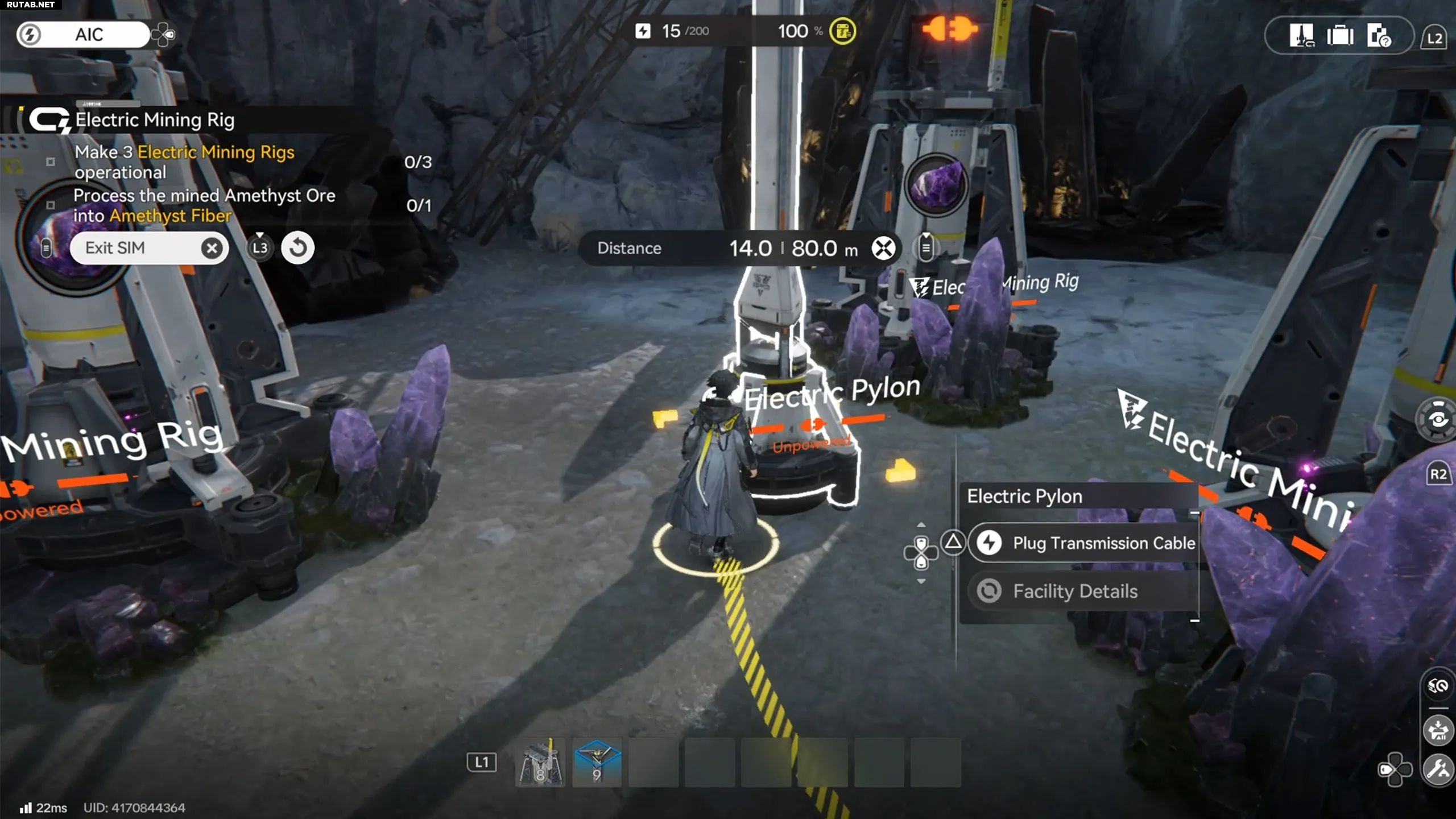Screen dimensions: 1456x819
Task: Open the wrench build tools button
Action: pos(1438,770)
